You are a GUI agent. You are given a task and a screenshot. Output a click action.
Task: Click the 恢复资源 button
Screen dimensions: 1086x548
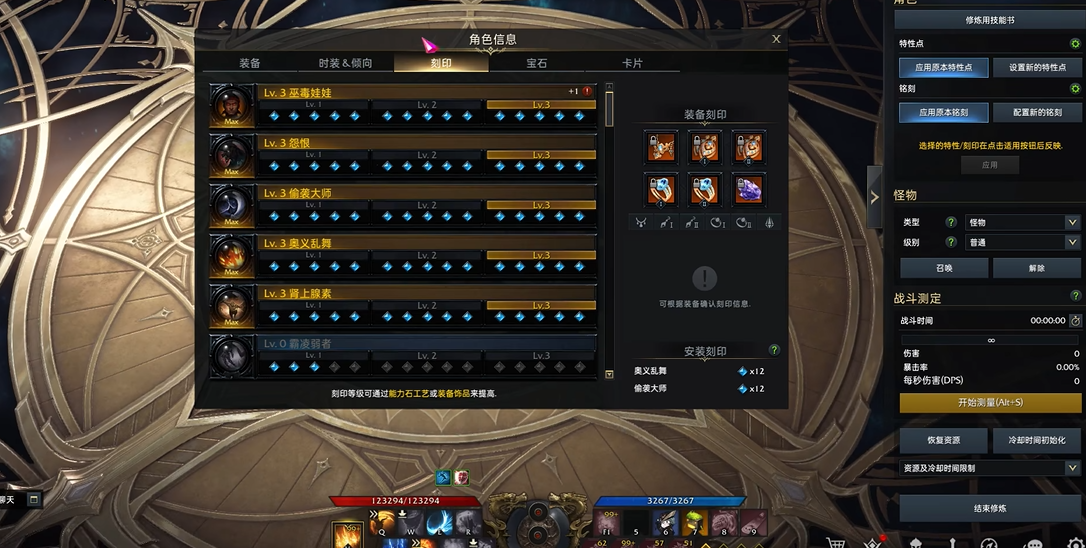943,440
